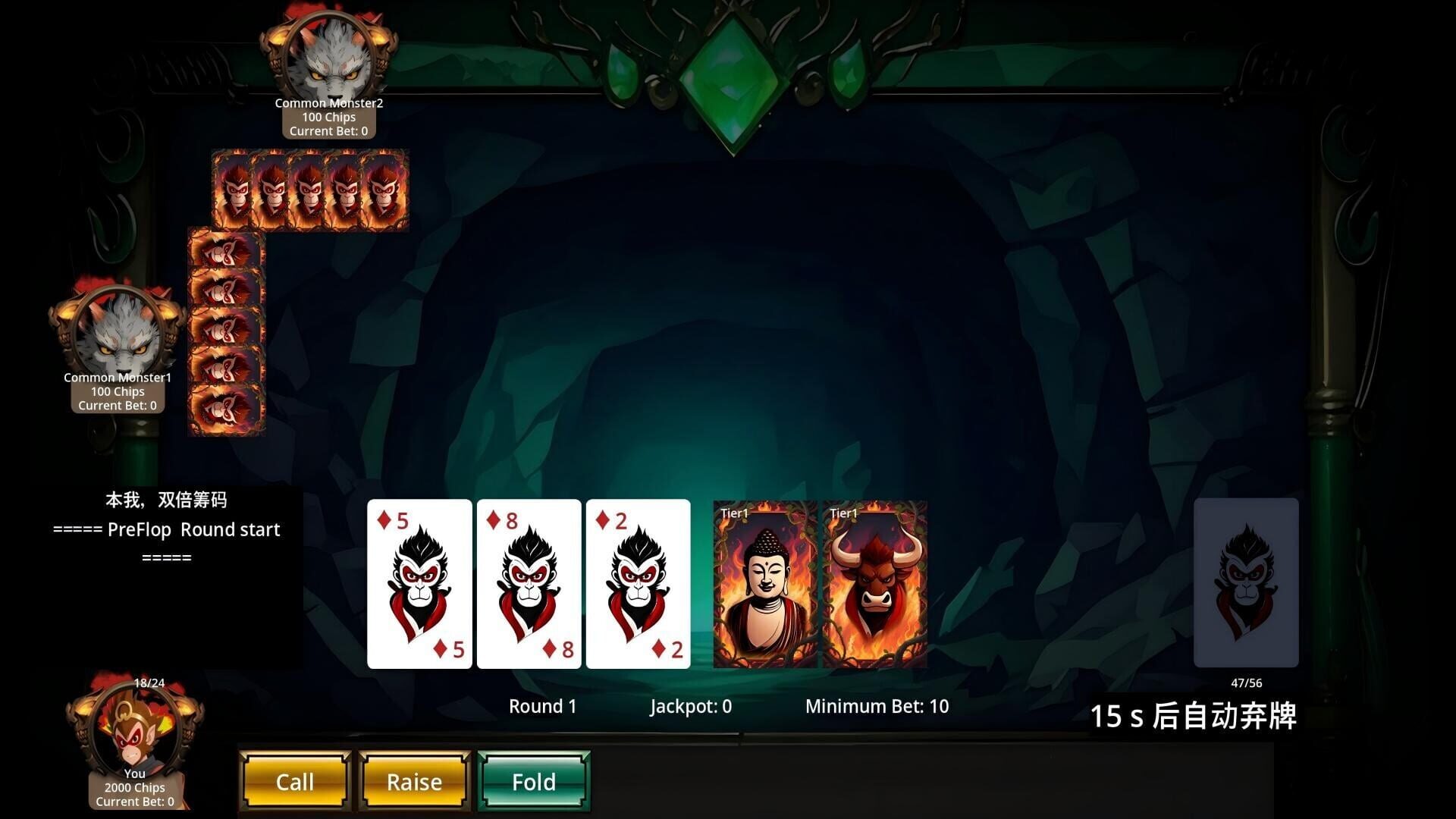Select your 5 of diamonds card
This screenshot has width=1456, height=819.
pos(419,584)
